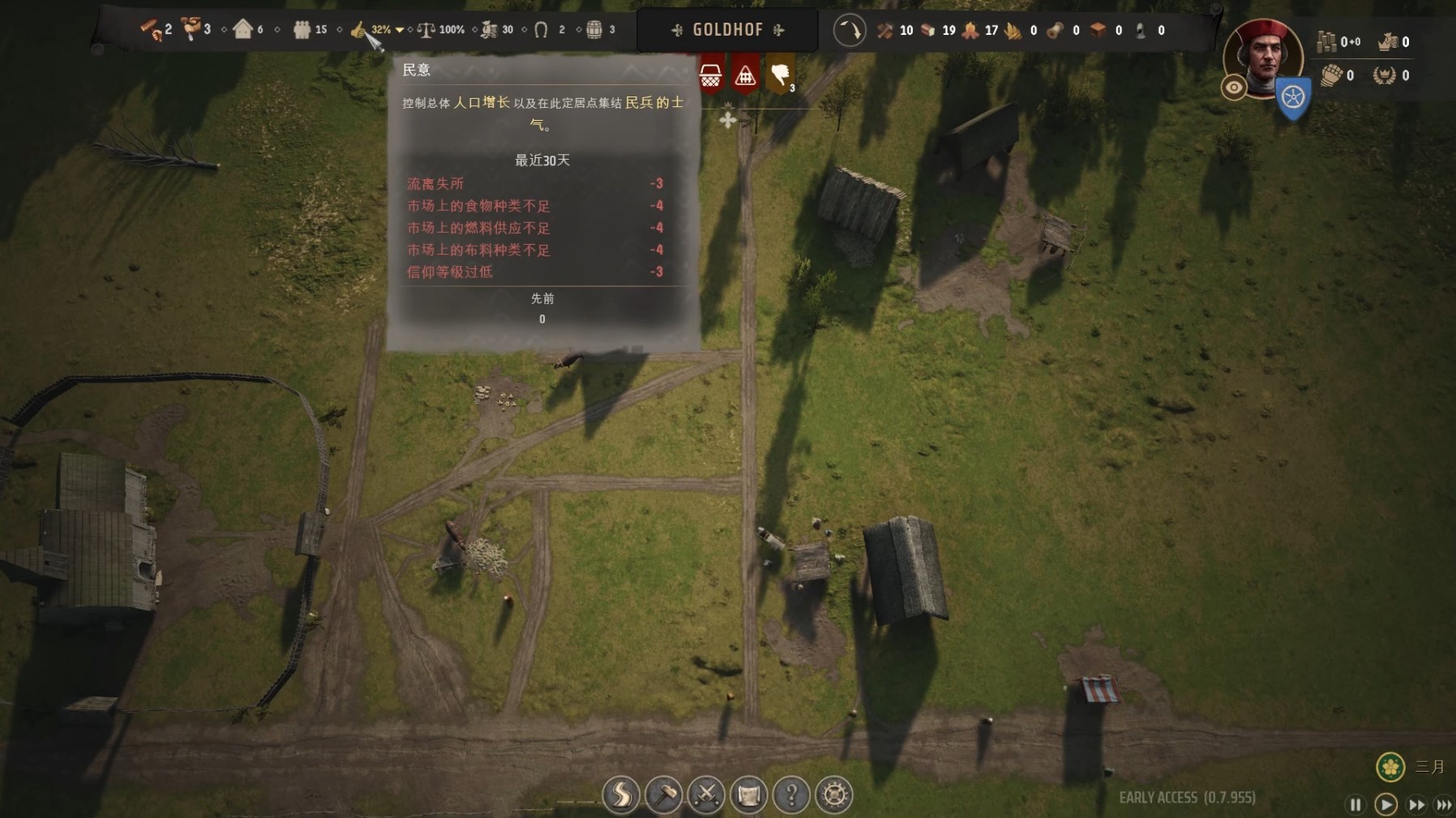Click the GOLDHOF settlement name banner
Viewport: 1456px width, 818px height.
(x=727, y=30)
